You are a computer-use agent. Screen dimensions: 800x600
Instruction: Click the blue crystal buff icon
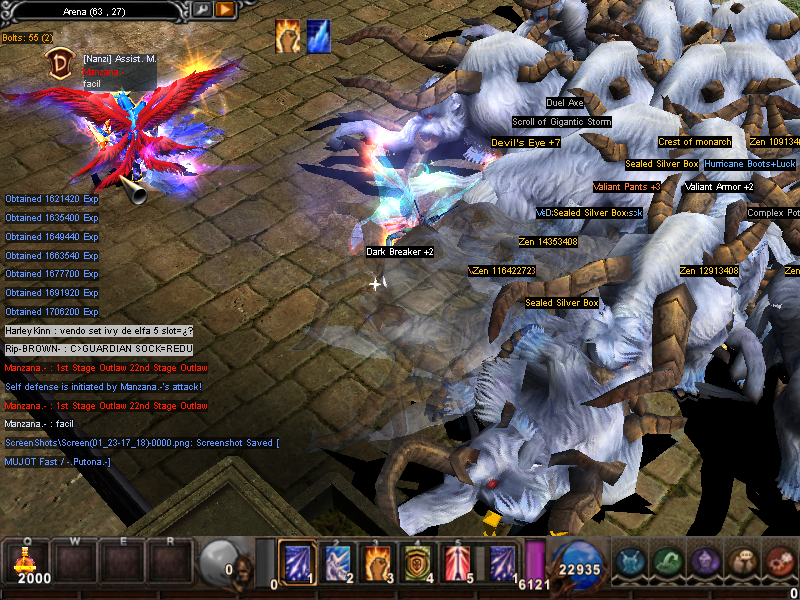(319, 36)
